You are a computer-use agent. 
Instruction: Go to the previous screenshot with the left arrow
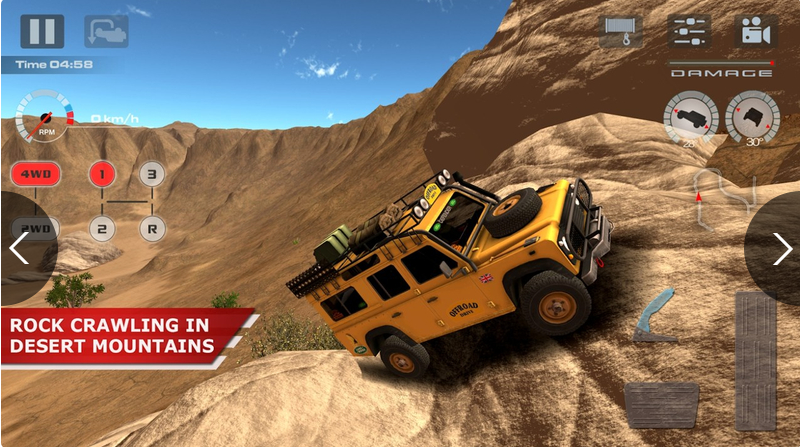[18, 248]
